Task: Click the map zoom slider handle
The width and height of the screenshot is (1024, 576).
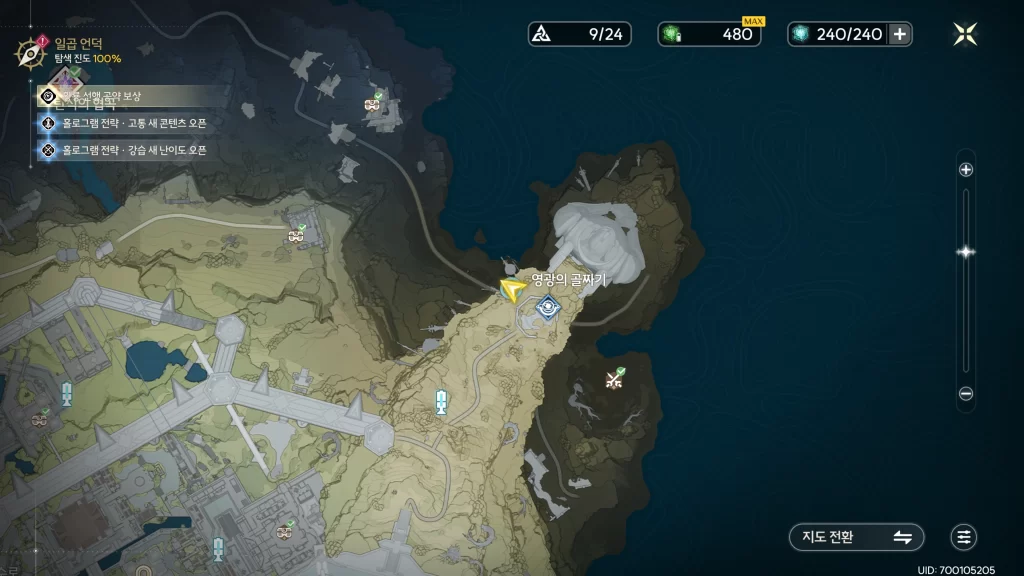Action: click(966, 252)
